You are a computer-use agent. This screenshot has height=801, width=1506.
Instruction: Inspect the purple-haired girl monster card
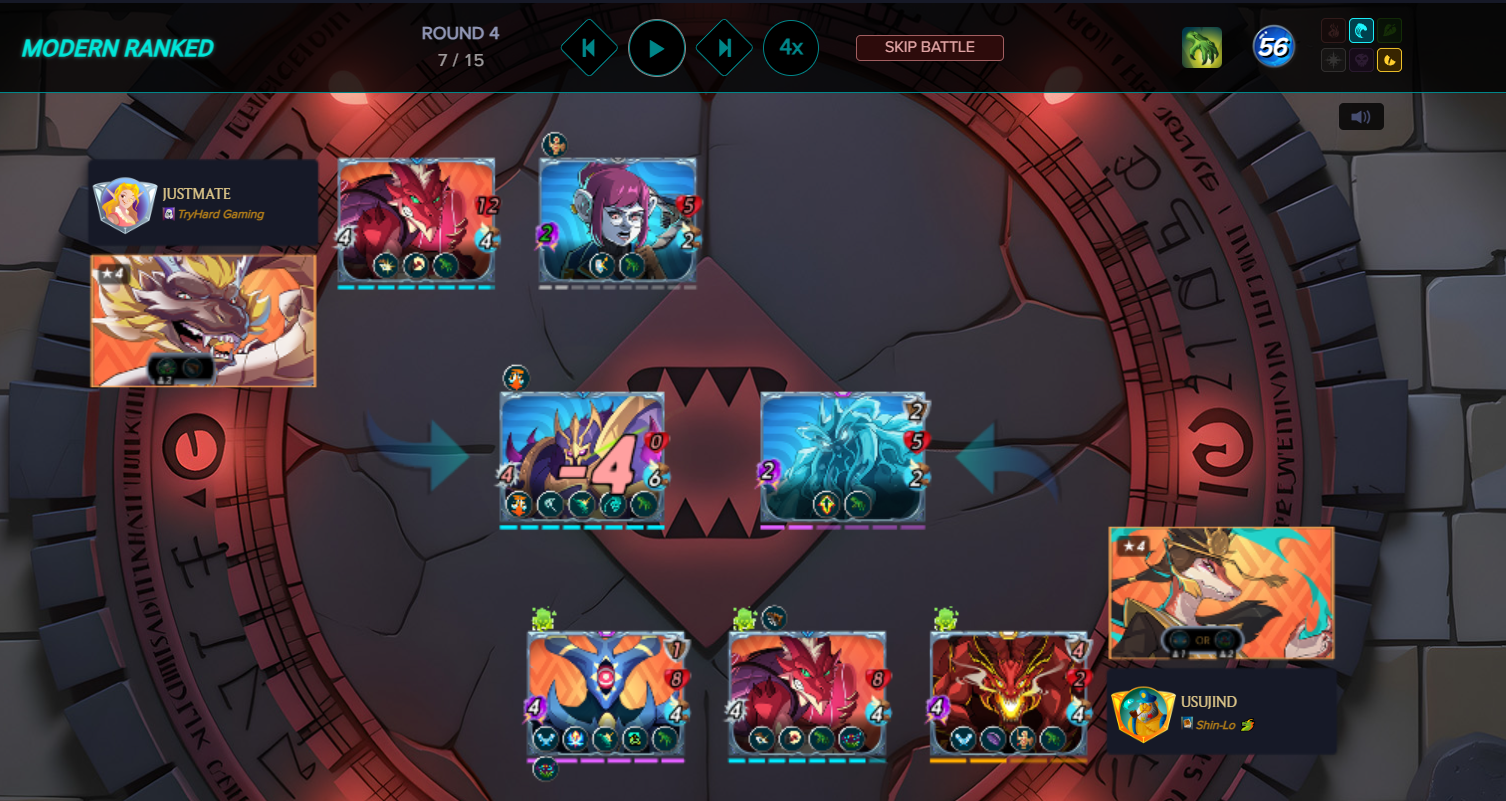coord(617,220)
